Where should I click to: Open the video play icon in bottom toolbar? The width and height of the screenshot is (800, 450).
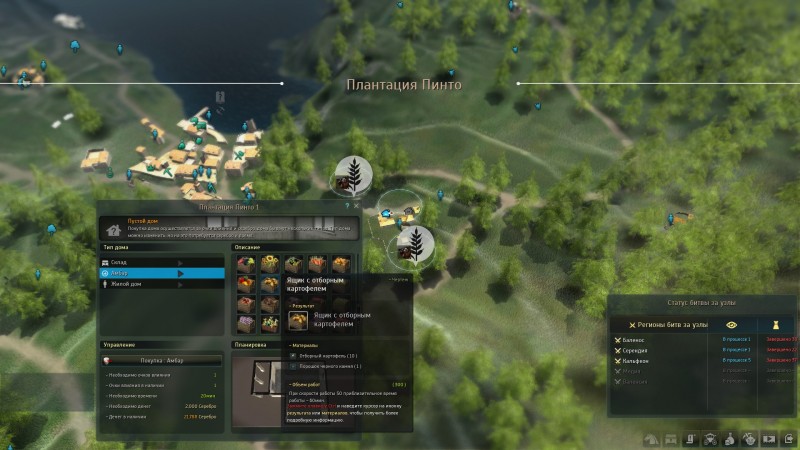click(770, 438)
